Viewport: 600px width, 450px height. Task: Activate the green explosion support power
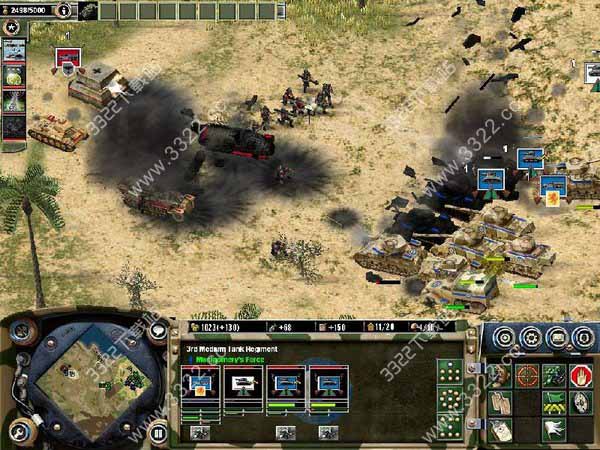click(x=14, y=76)
